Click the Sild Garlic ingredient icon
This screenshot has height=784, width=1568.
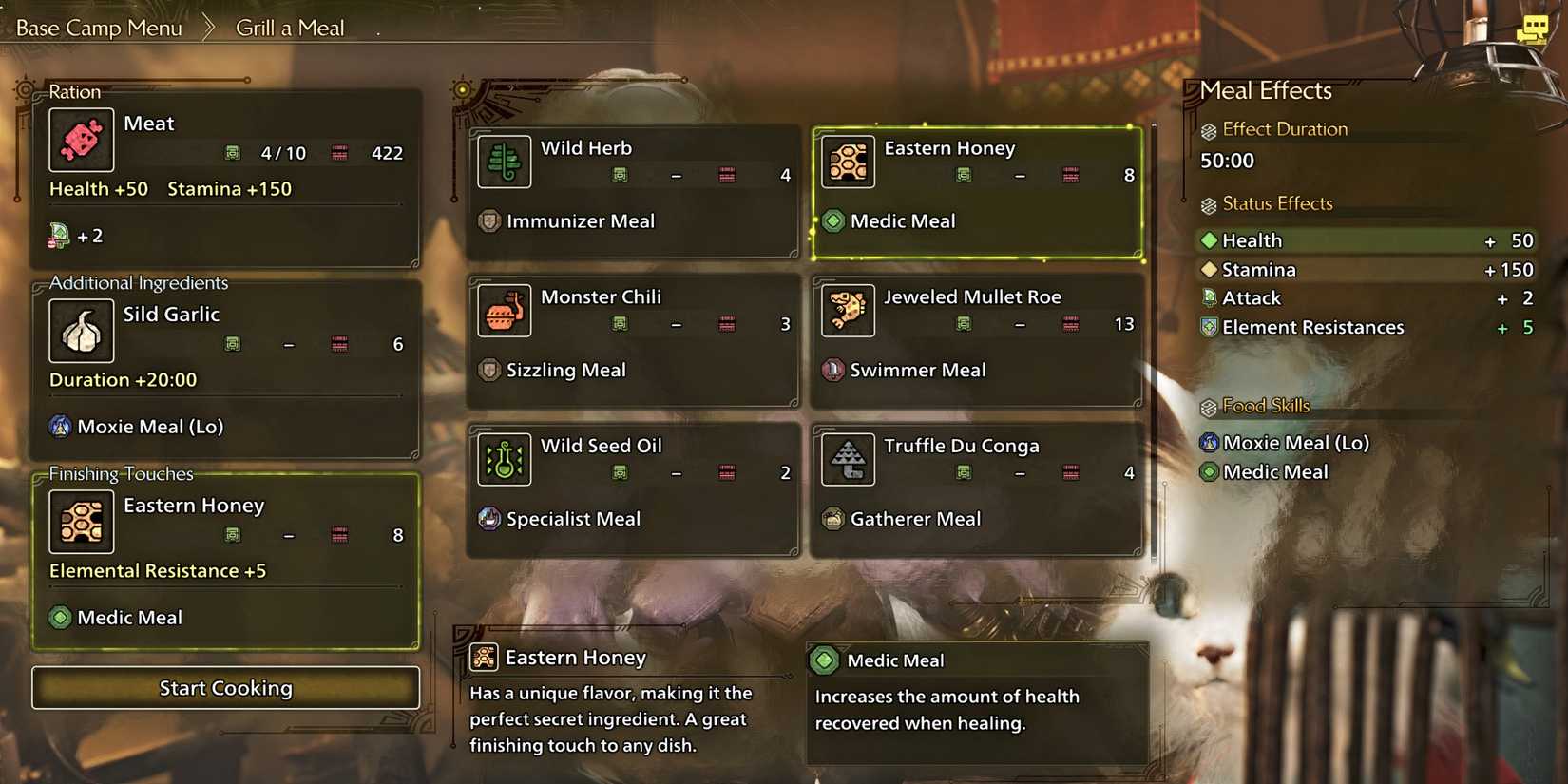pos(81,331)
